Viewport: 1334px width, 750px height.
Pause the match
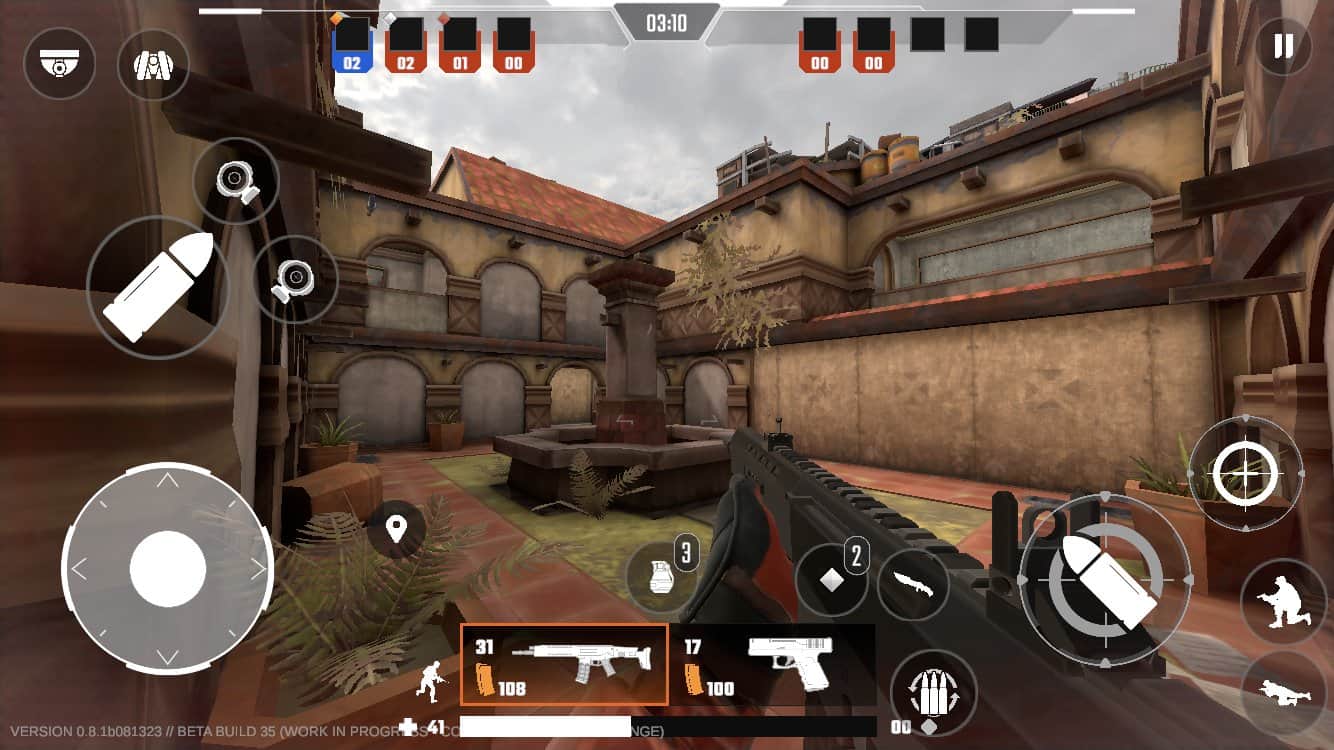(1283, 46)
